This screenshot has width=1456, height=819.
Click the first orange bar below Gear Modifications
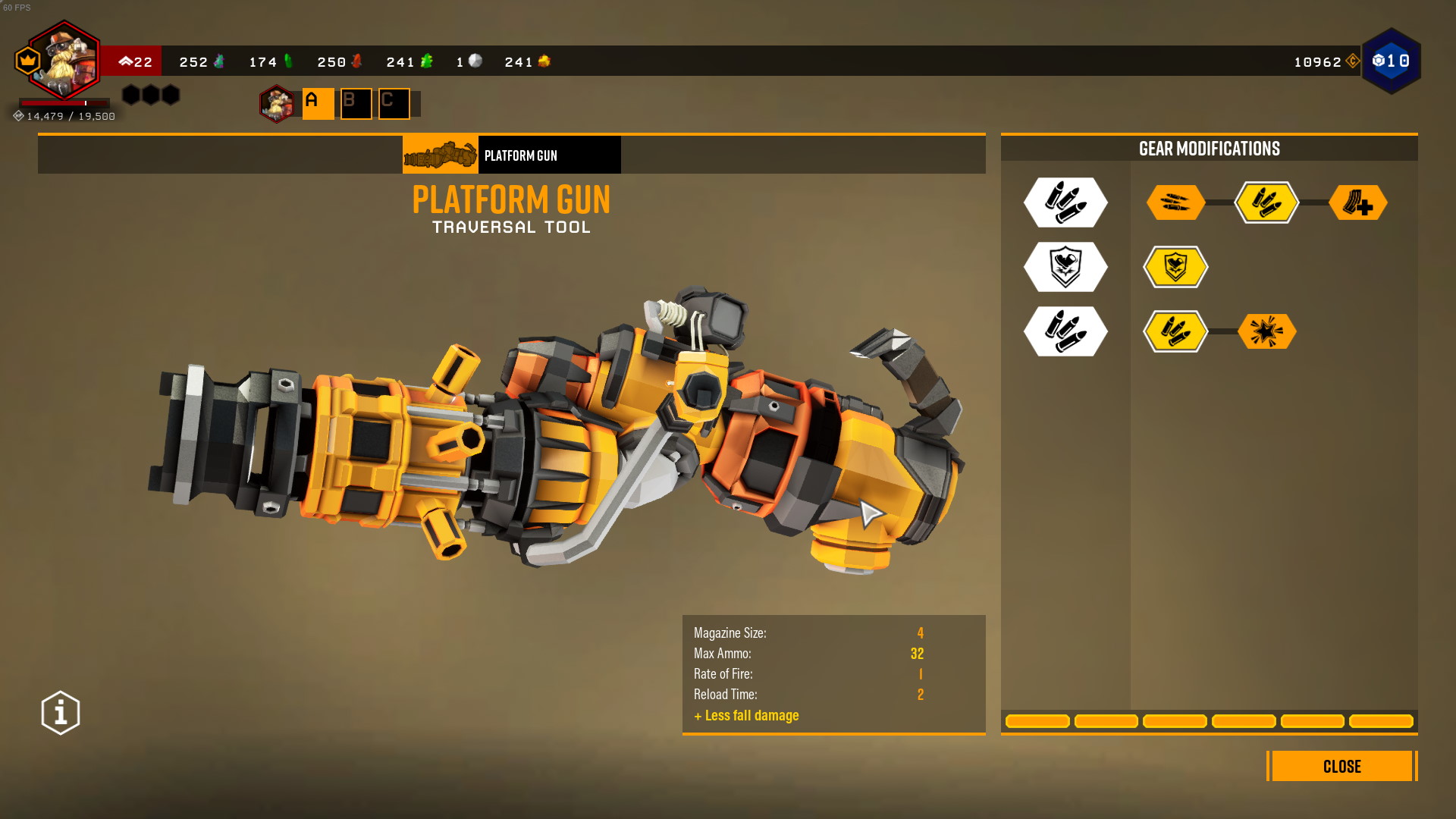(1037, 722)
